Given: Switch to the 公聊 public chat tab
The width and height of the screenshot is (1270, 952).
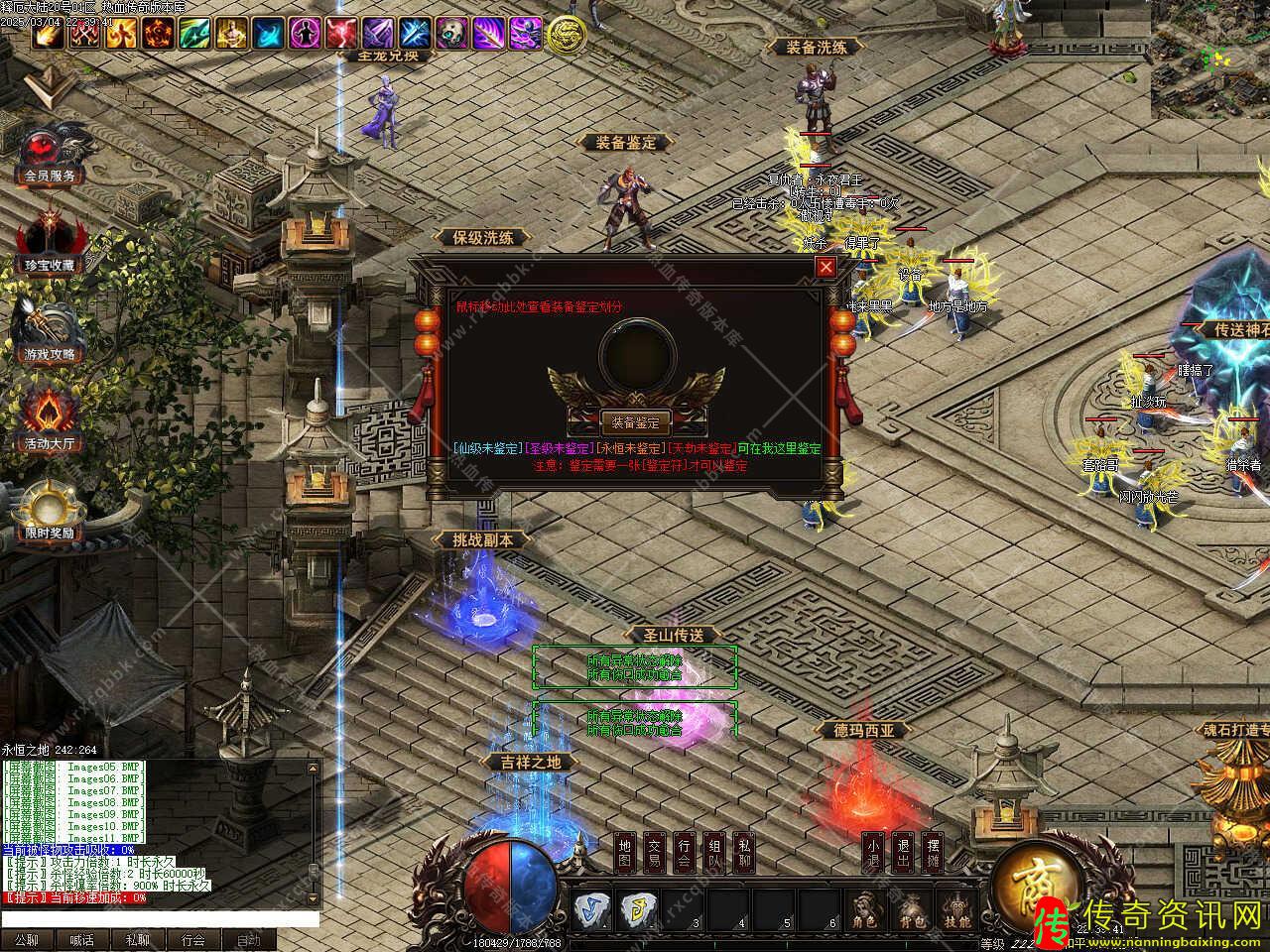Looking at the screenshot, I should [27, 940].
